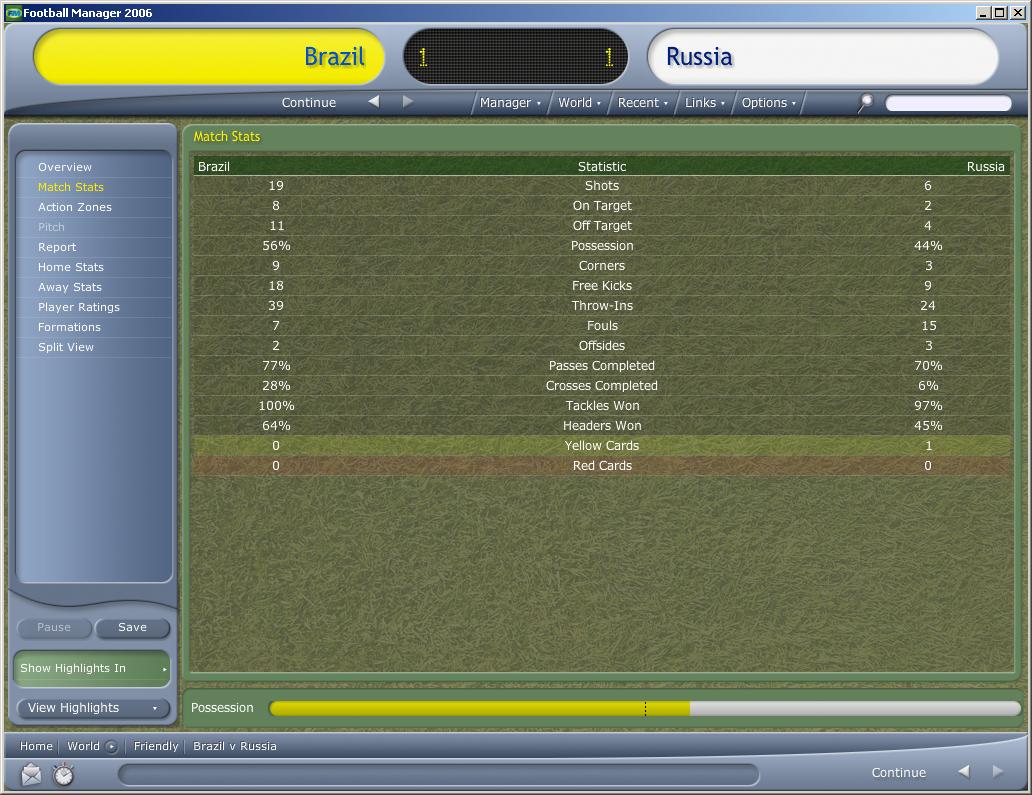Open the Options menu
This screenshot has width=1032, height=795.
coord(769,103)
